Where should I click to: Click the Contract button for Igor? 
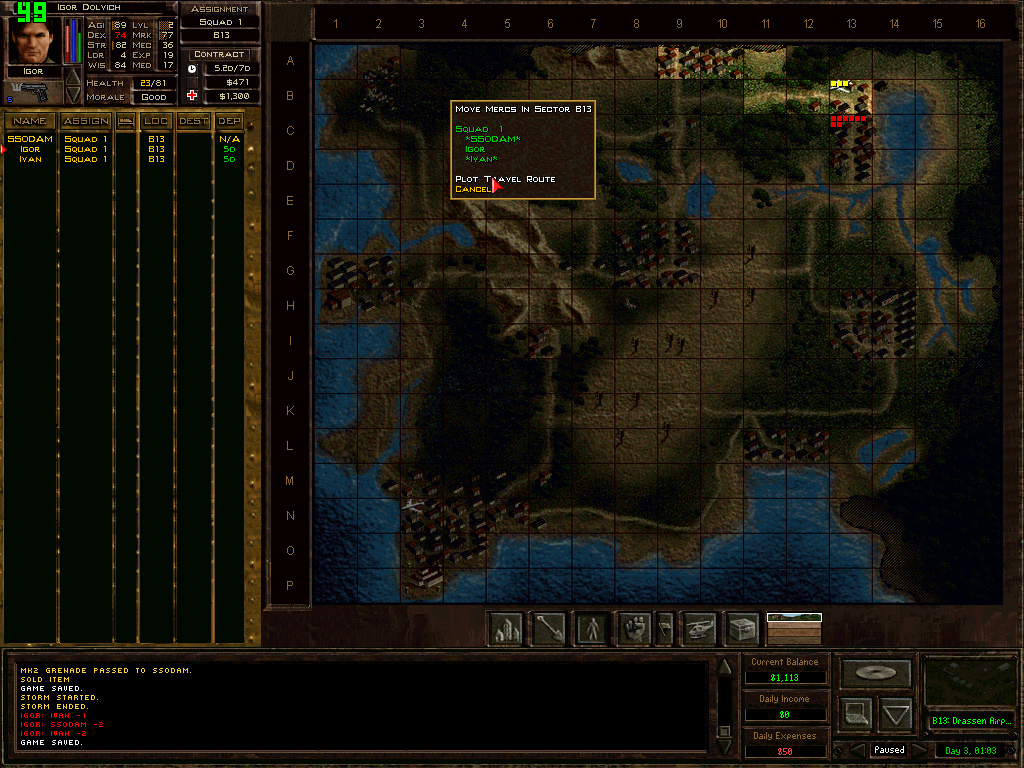click(219, 54)
